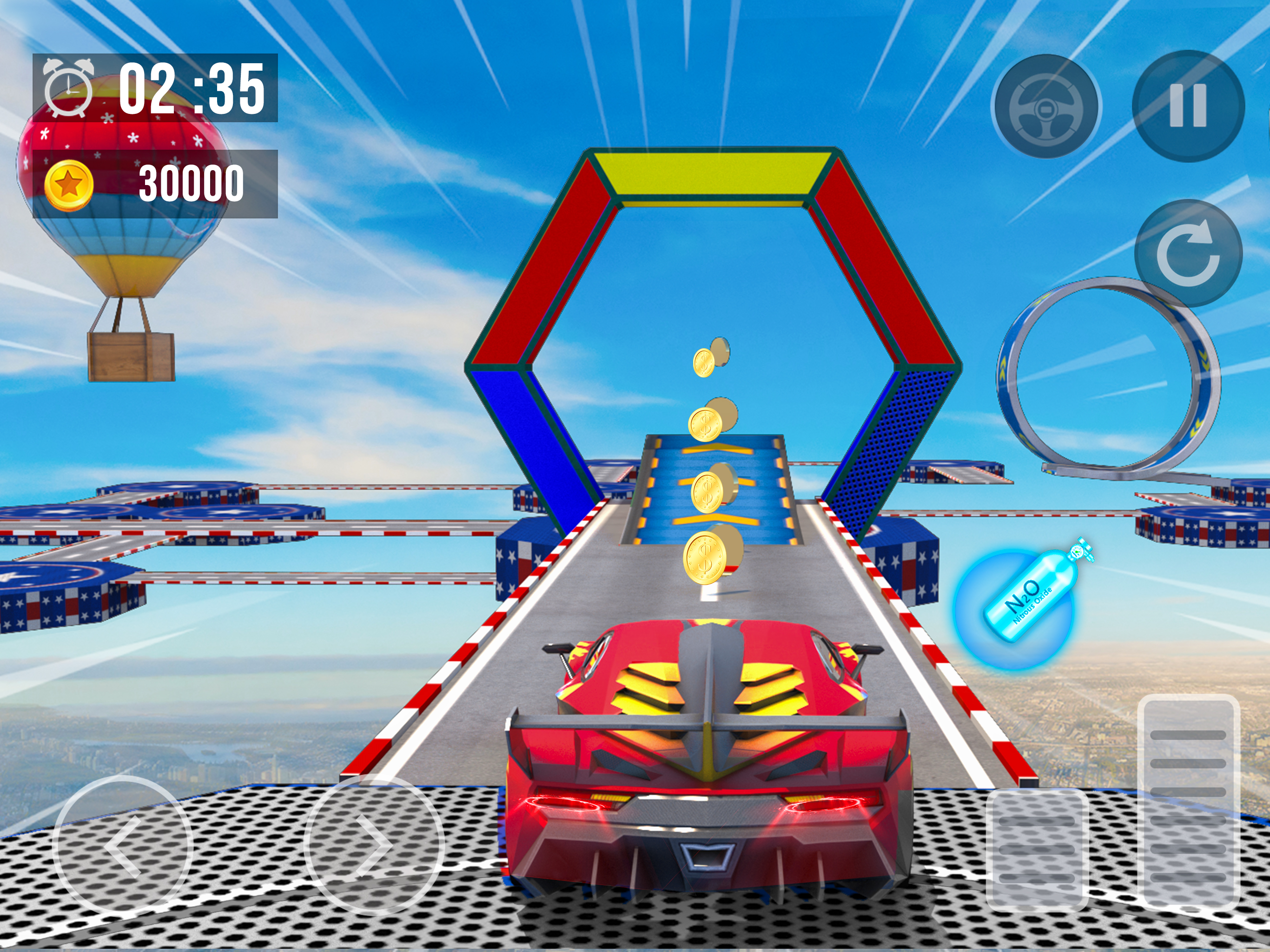Hit the short brake pedal
This screenshot has width=1270, height=952.
pyautogui.click(x=1037, y=849)
